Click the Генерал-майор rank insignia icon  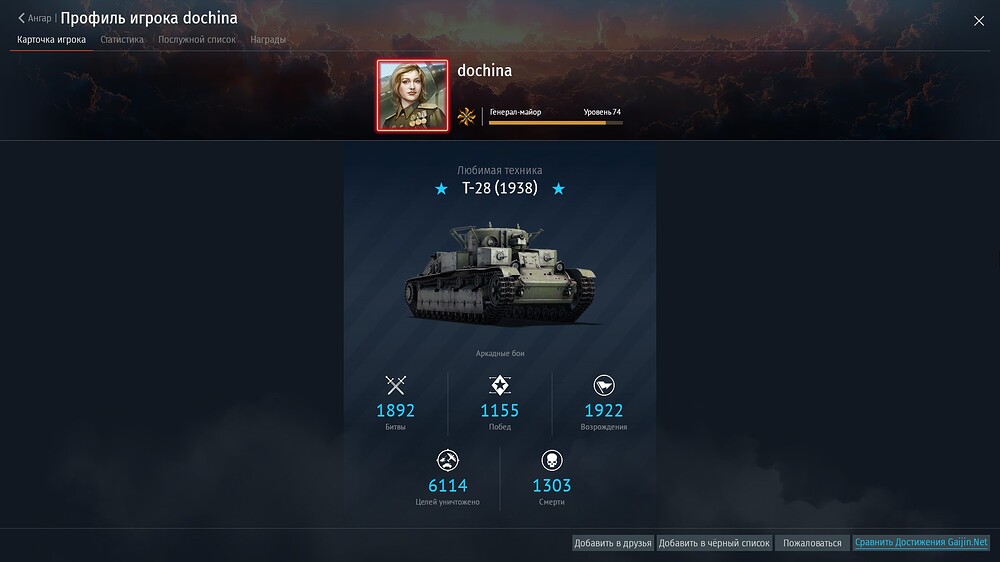pyautogui.click(x=467, y=116)
